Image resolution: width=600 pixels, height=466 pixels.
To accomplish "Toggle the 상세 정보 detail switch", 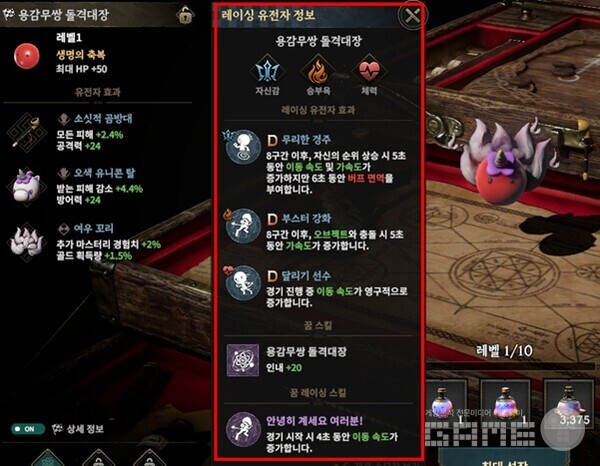I will (x=28, y=428).
